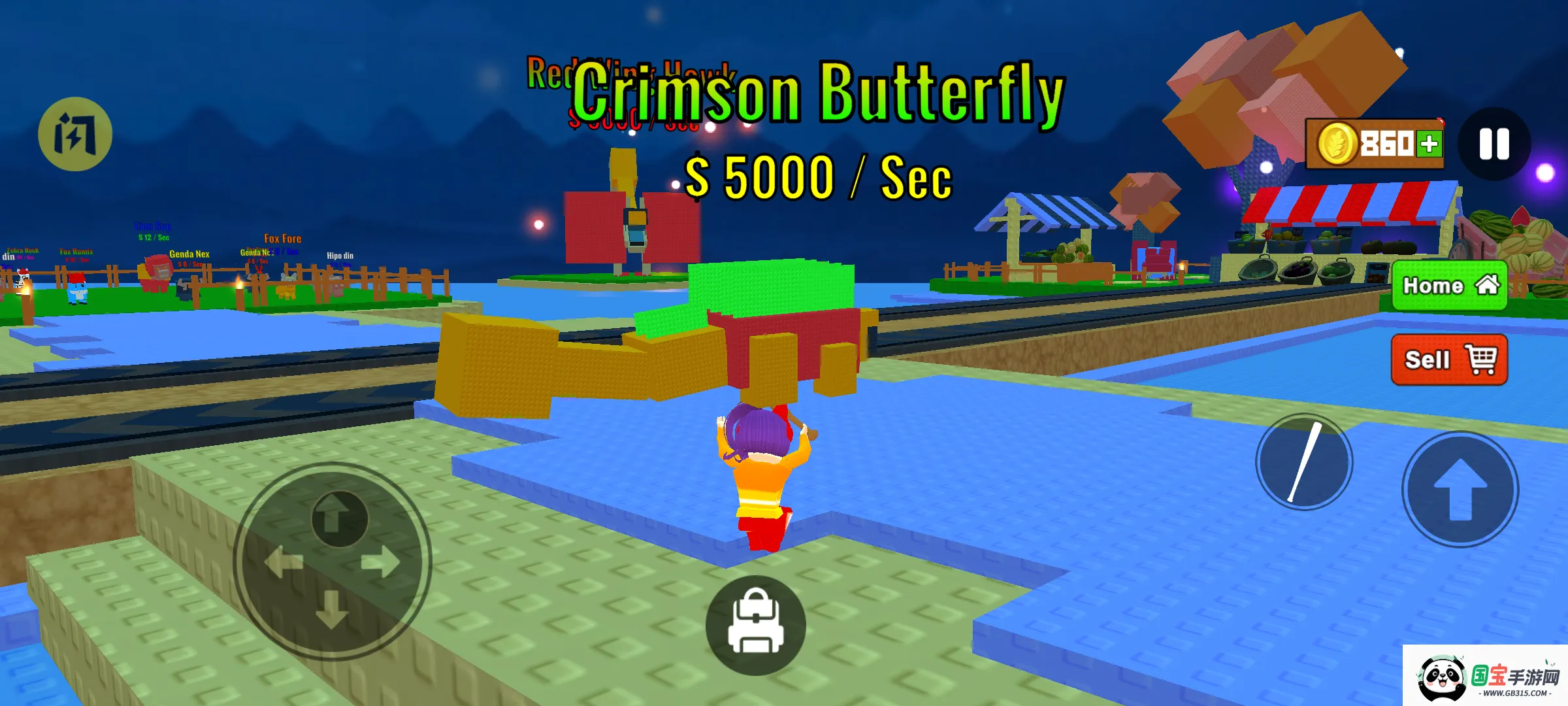Tap the d-pad left arrow
The width and height of the screenshot is (1568, 706).
coord(284,562)
